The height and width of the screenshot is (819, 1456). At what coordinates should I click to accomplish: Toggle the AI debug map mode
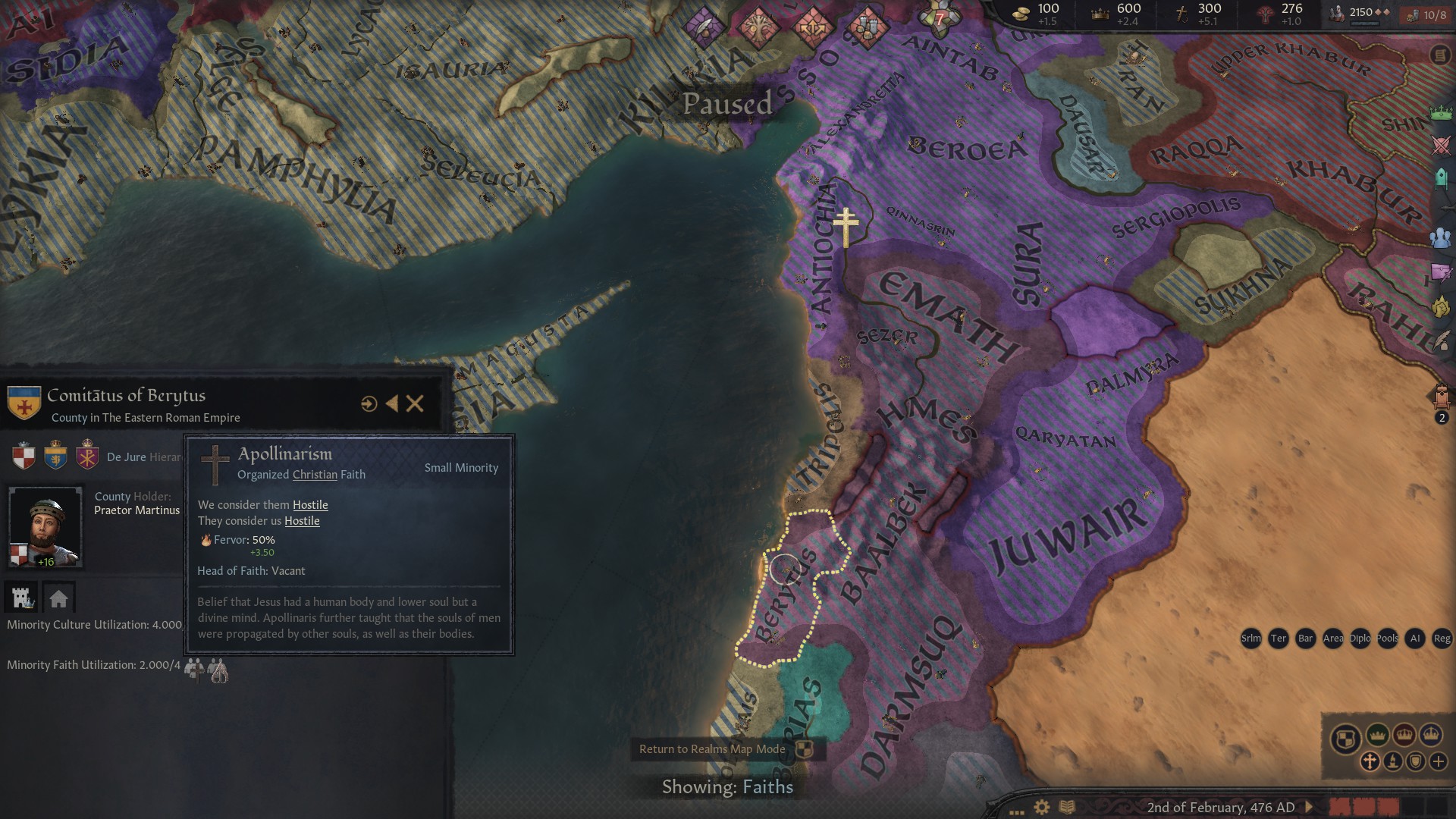point(1415,639)
